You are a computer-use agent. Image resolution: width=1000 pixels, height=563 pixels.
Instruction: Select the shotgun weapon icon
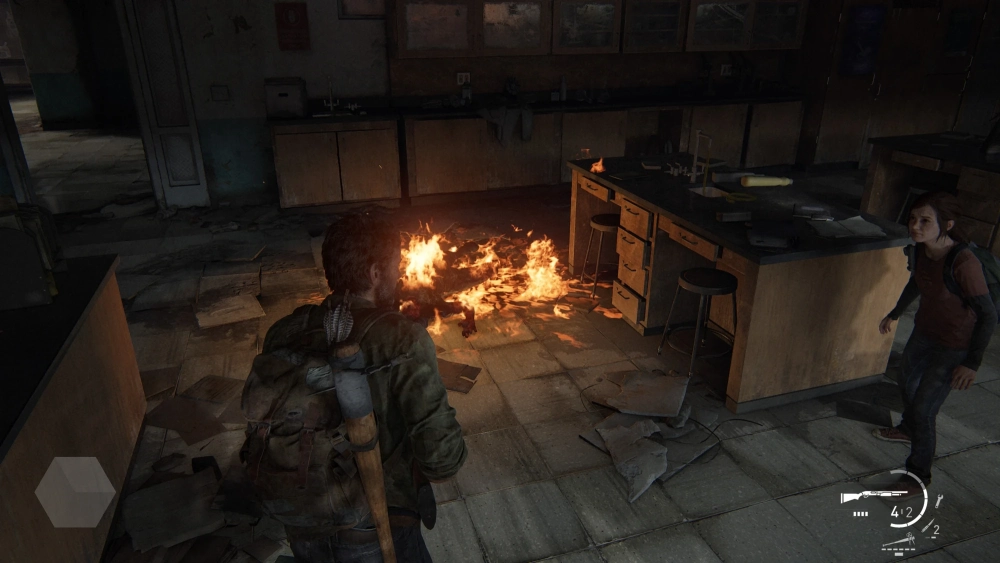click(x=873, y=495)
